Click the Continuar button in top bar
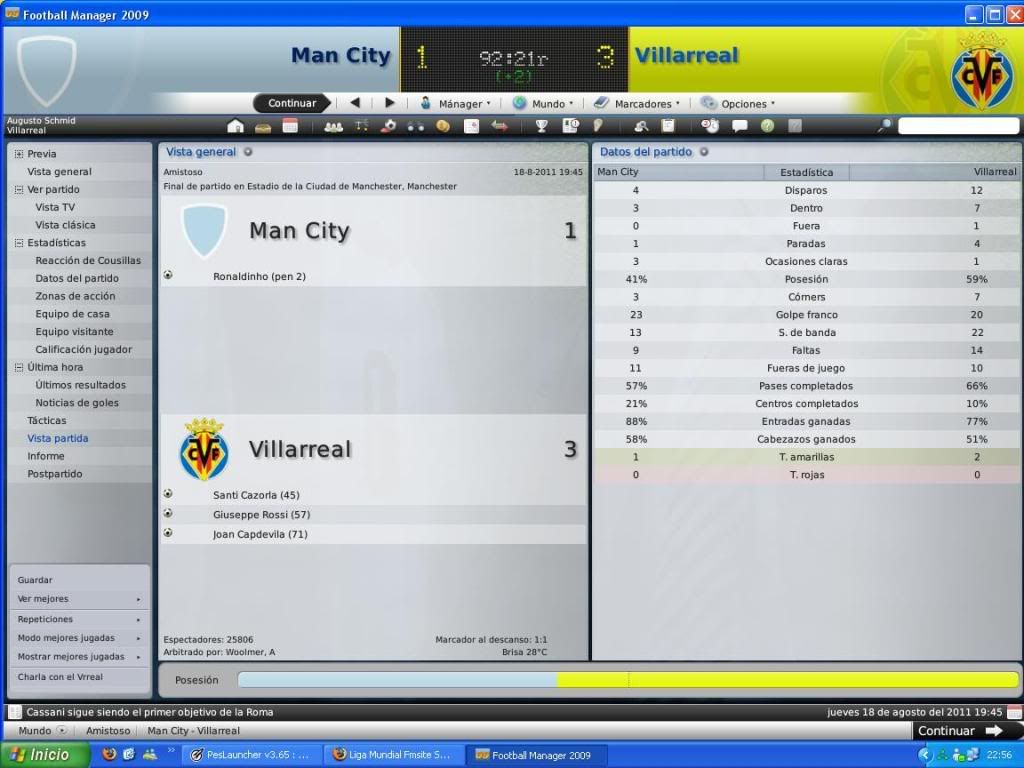The image size is (1024, 768). click(x=292, y=103)
